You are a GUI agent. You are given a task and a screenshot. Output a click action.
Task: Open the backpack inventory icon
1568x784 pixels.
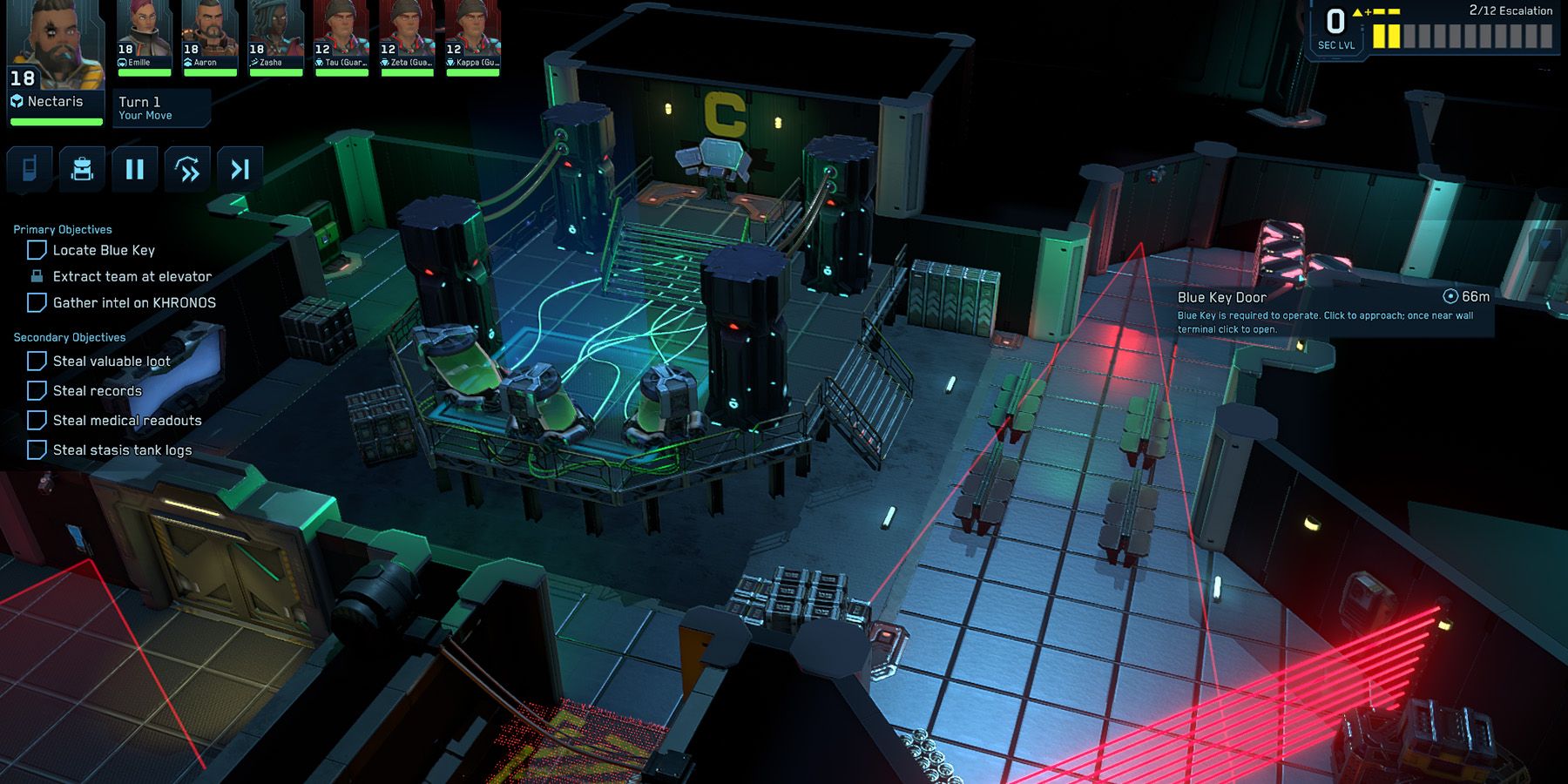click(82, 168)
